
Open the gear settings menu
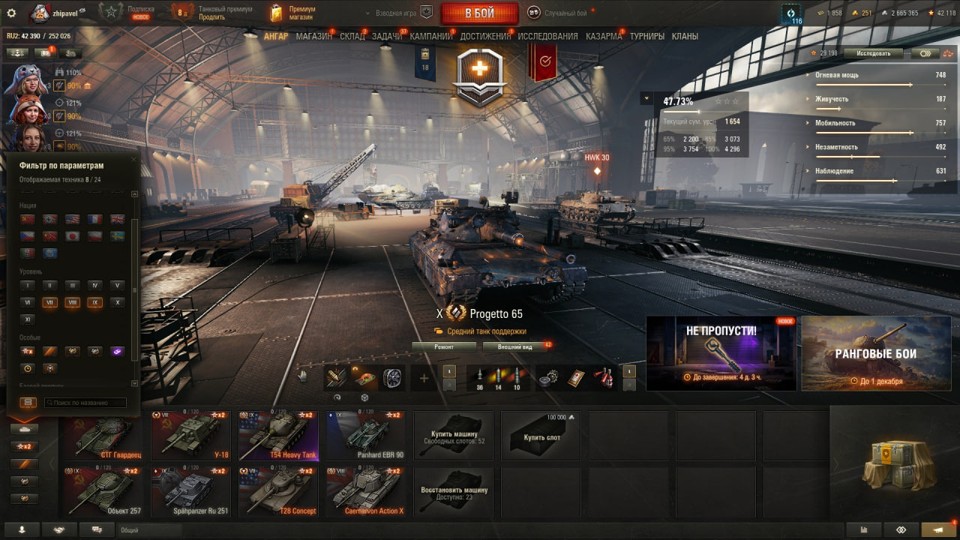(x=11, y=13)
